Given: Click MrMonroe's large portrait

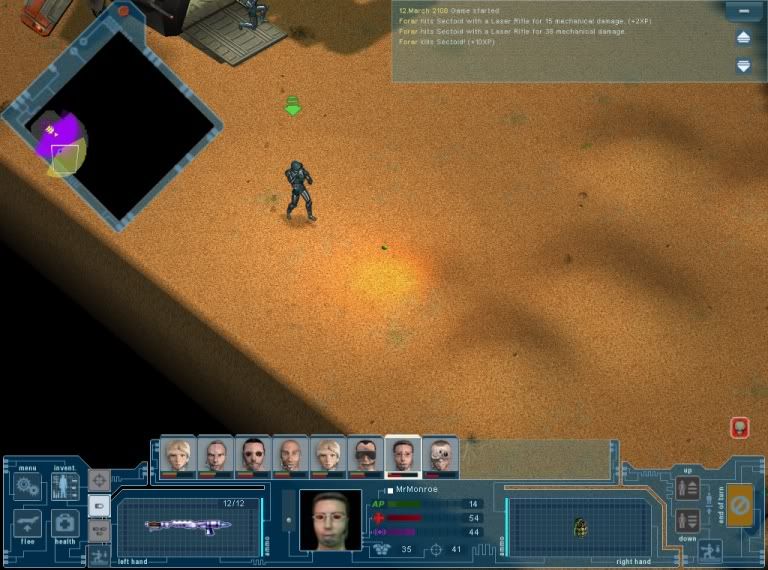Looking at the screenshot, I should tap(330, 520).
